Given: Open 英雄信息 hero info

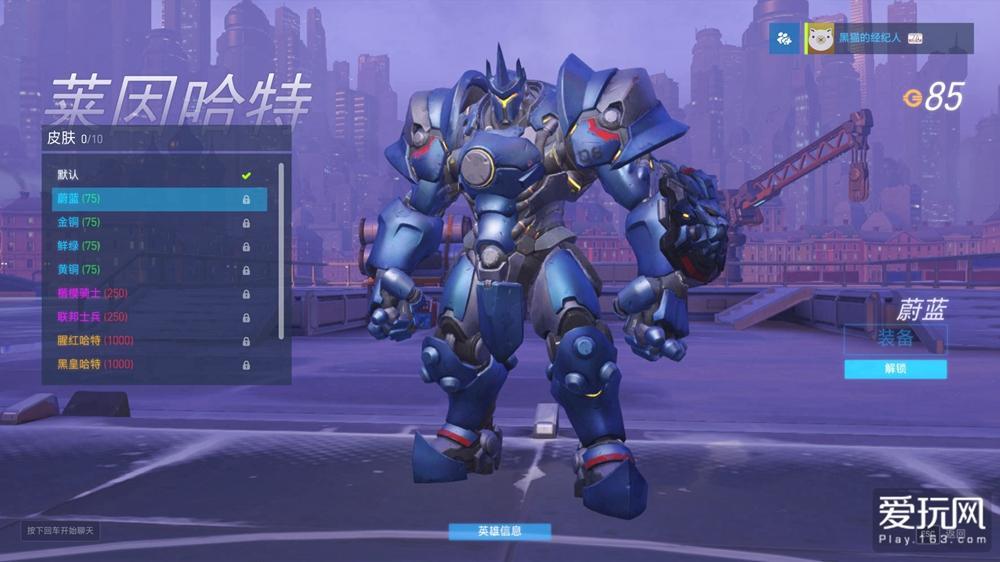Looking at the screenshot, I should point(499,531).
